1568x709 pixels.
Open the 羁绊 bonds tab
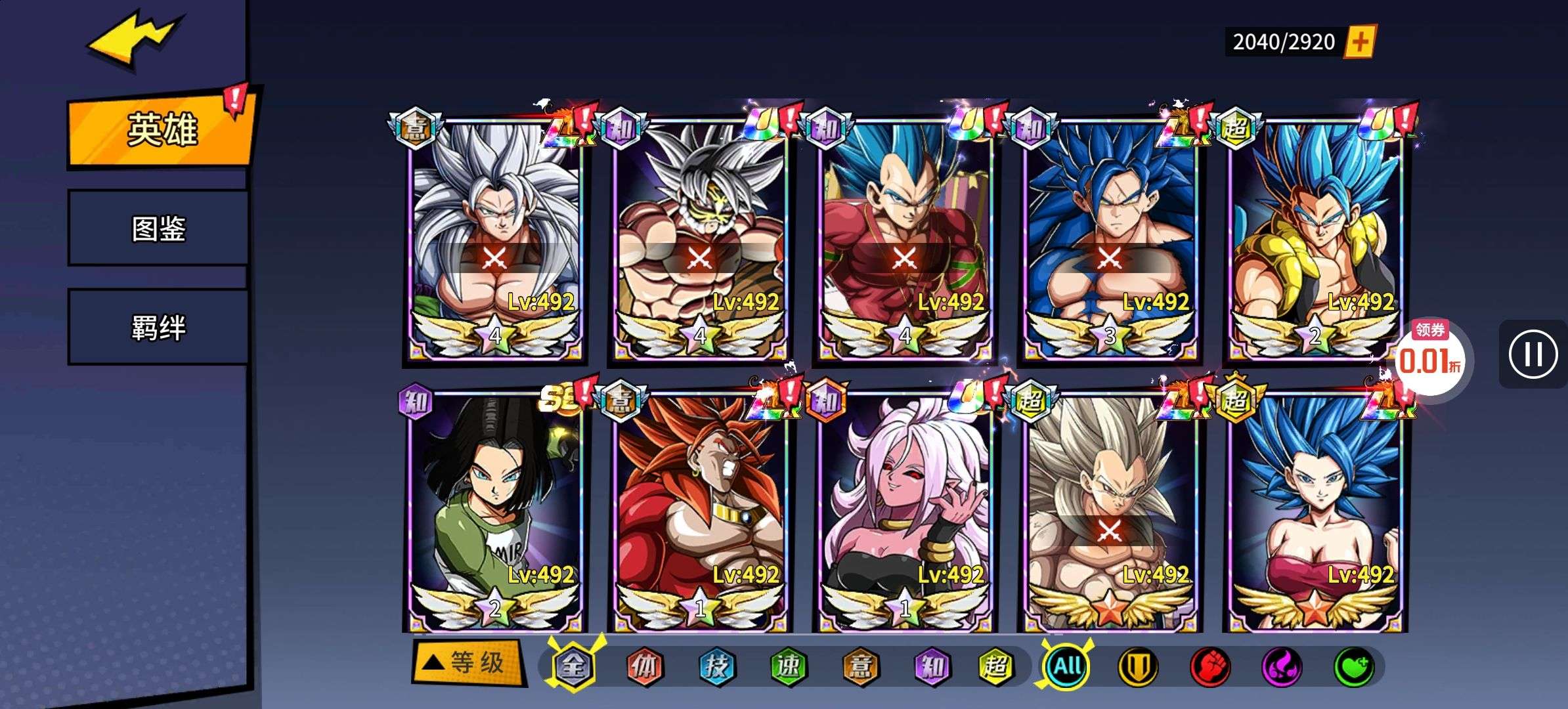[158, 327]
